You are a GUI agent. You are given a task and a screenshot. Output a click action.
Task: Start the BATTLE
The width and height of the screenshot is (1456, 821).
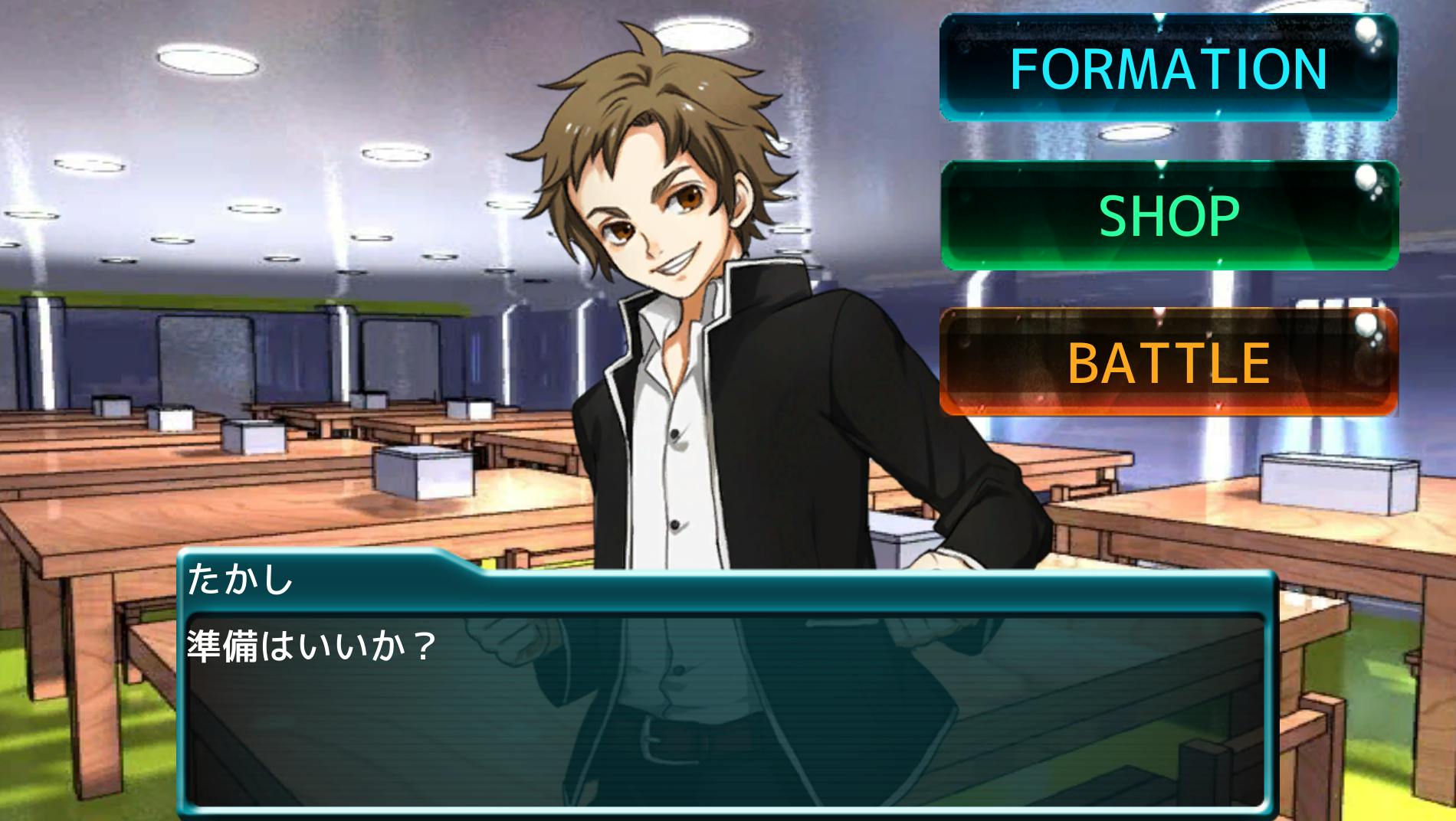click(1169, 362)
